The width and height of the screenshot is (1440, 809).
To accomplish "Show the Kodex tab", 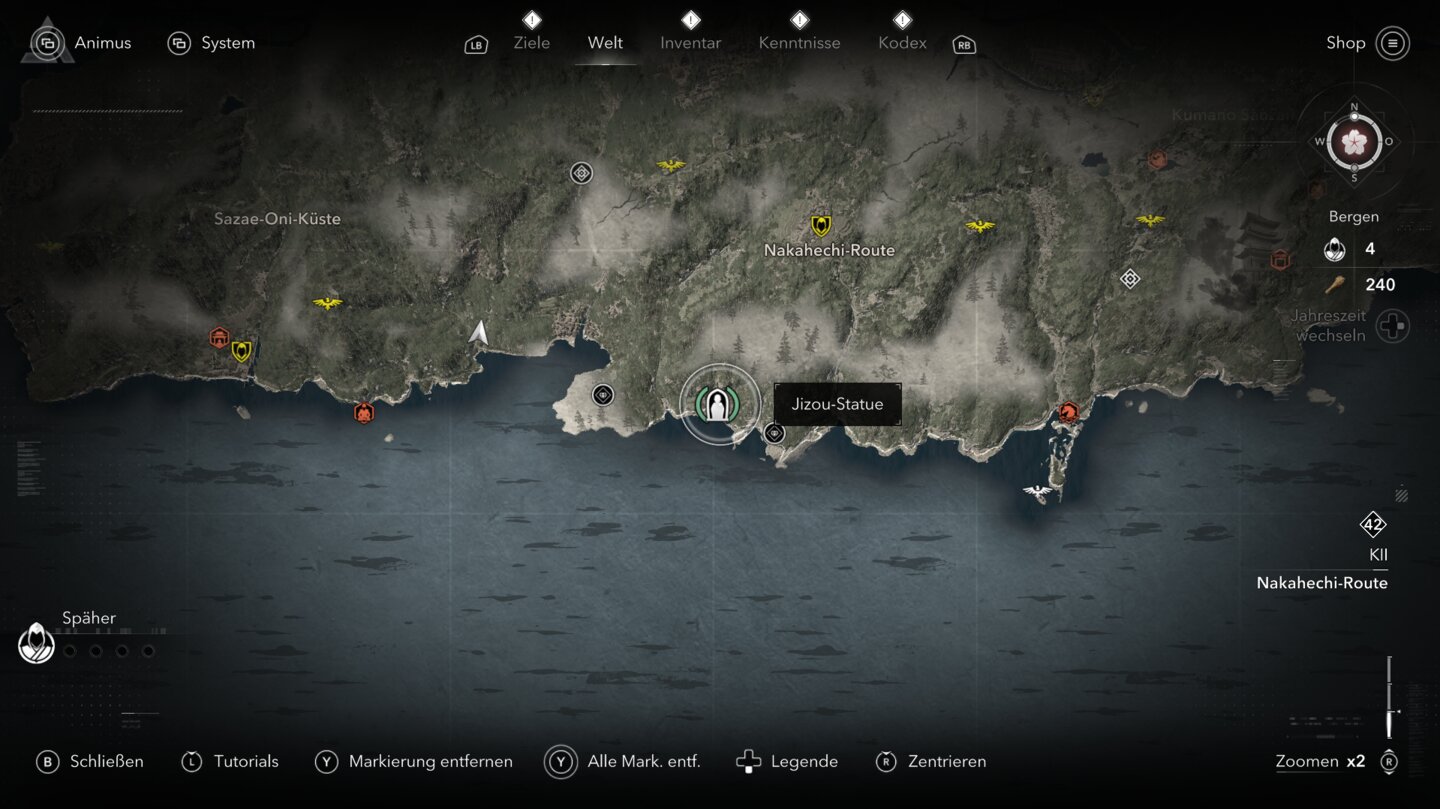I will (x=902, y=43).
